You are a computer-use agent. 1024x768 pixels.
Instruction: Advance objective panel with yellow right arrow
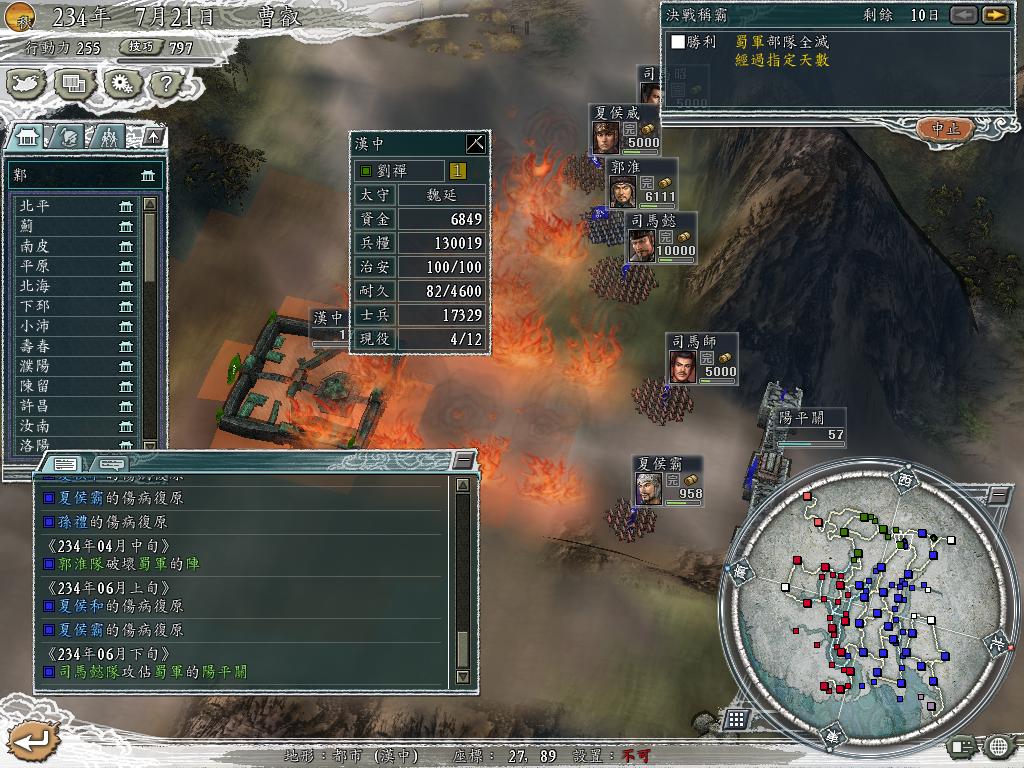(x=994, y=15)
